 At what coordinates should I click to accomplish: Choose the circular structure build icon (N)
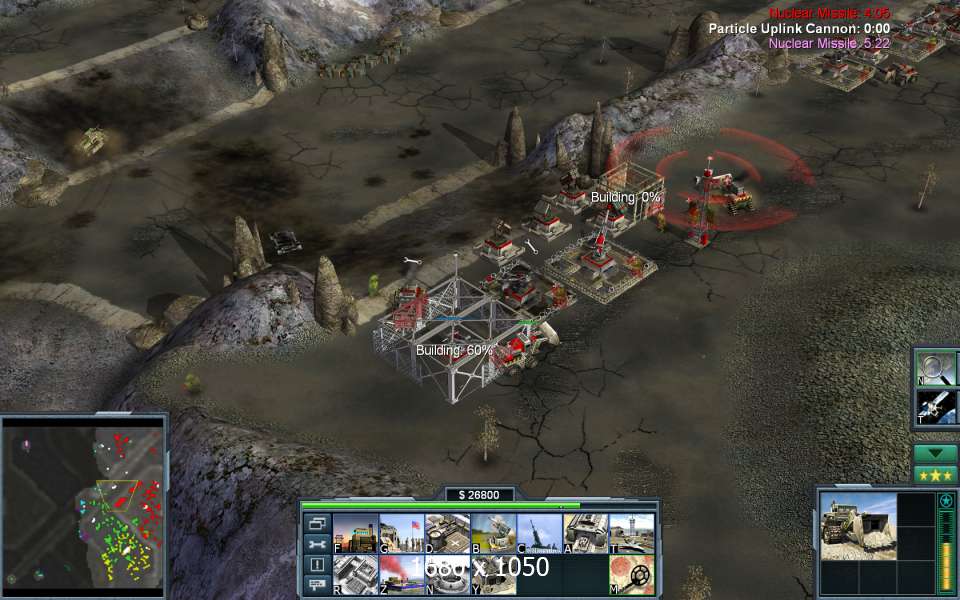tap(447, 575)
